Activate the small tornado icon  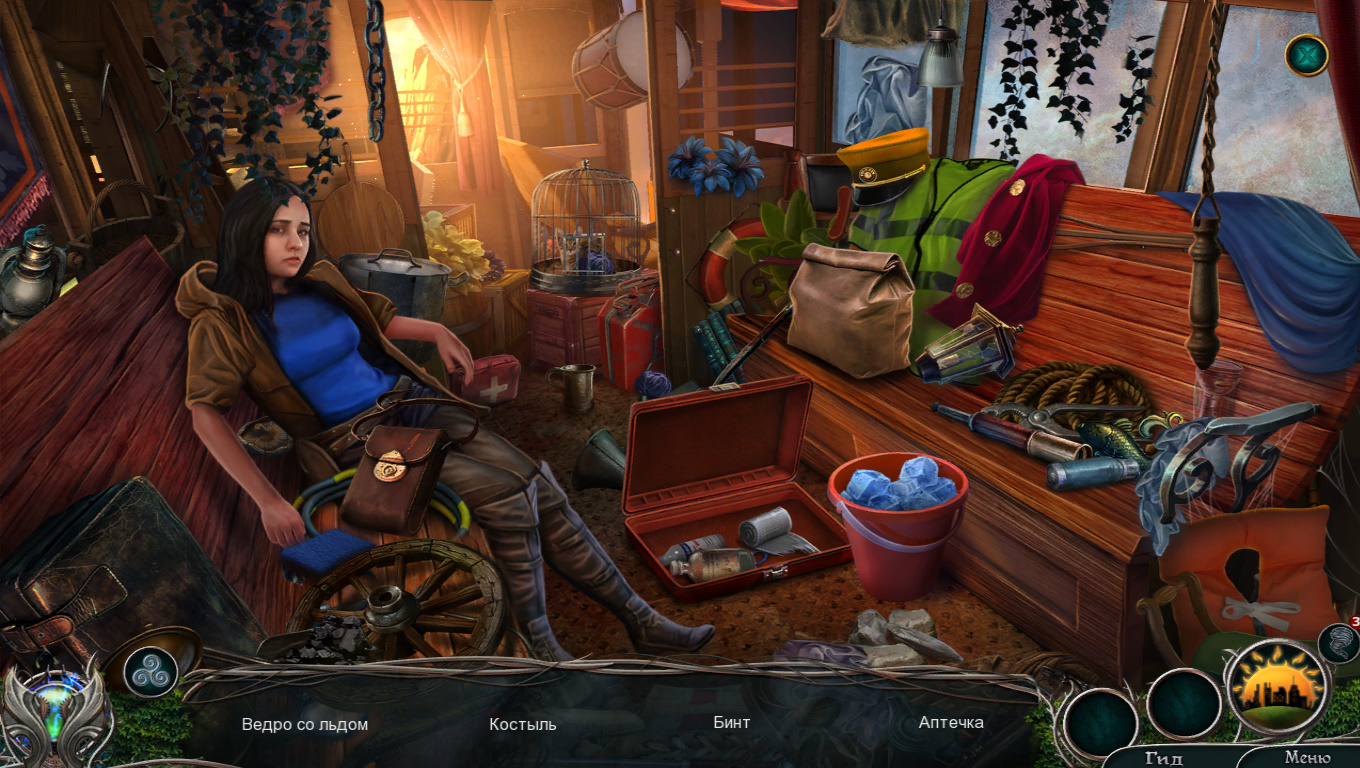tap(1336, 643)
